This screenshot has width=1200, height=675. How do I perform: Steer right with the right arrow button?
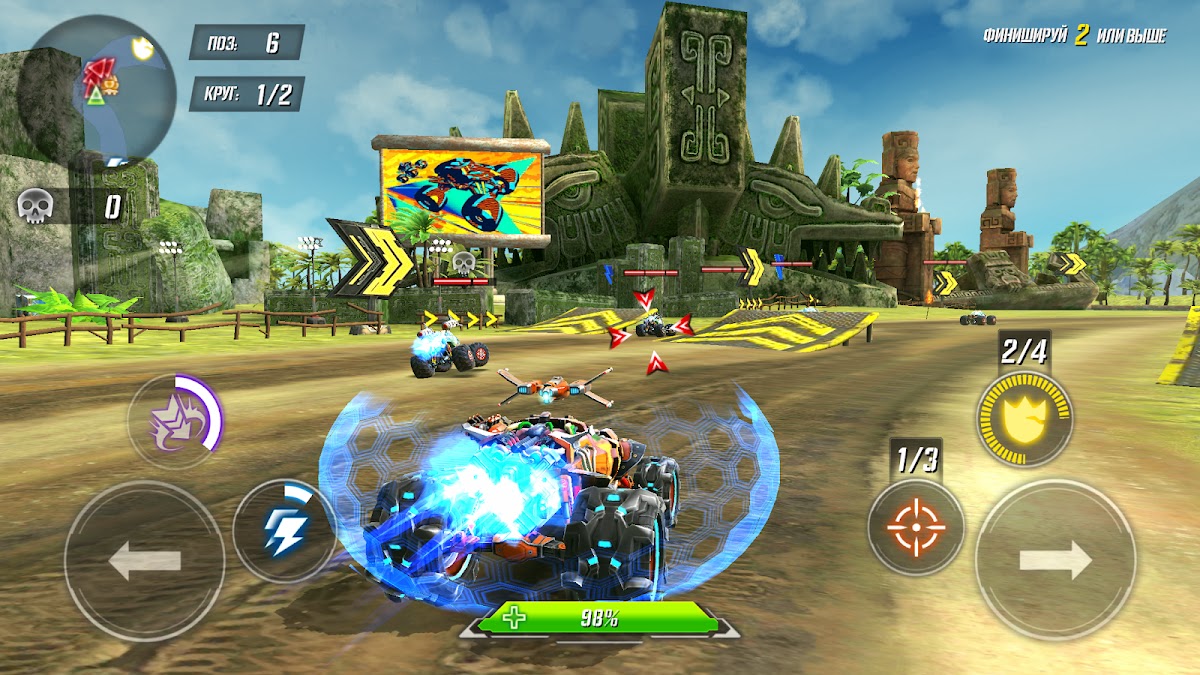pos(1055,560)
